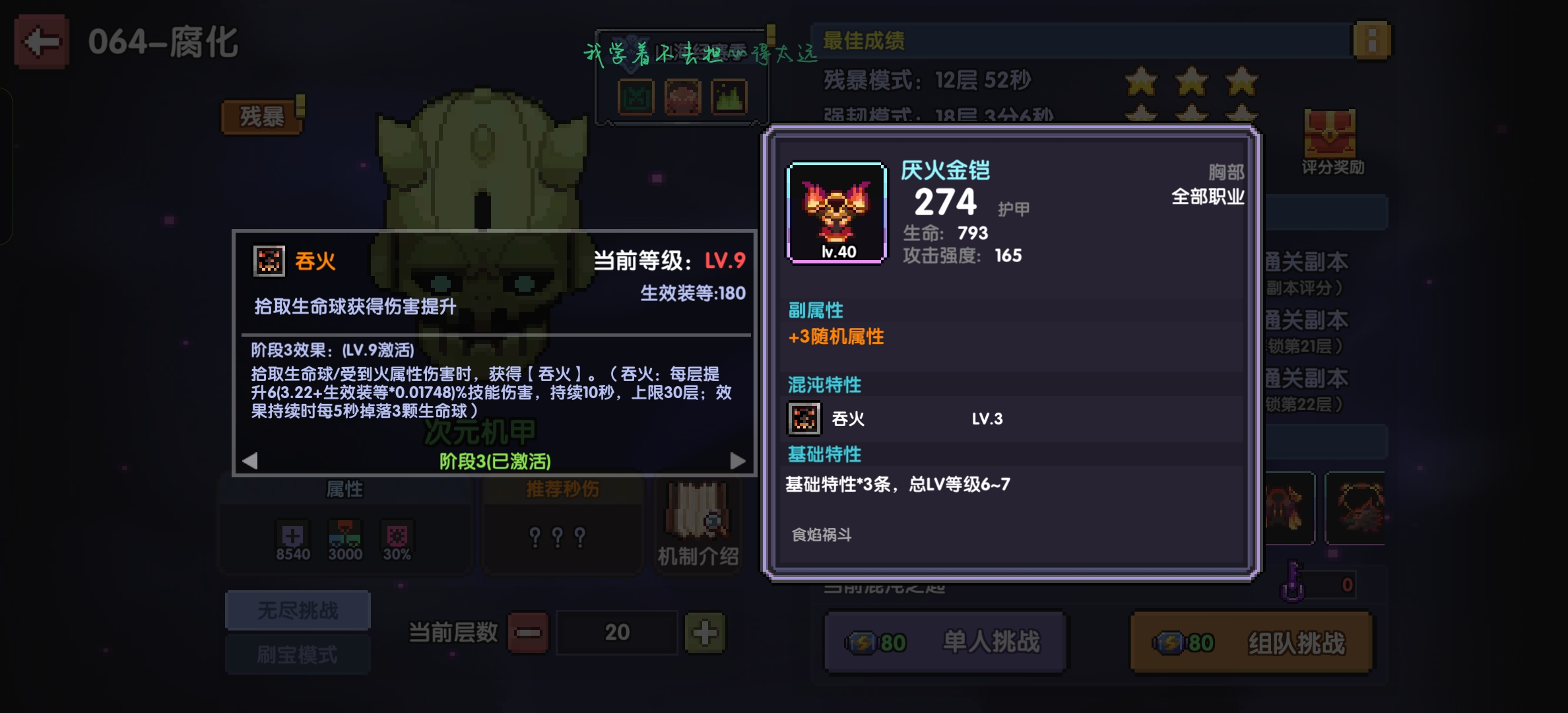Switch to 刷宝模式 mode
Image resolution: width=1568 pixels, height=713 pixels.
pyautogui.click(x=297, y=654)
